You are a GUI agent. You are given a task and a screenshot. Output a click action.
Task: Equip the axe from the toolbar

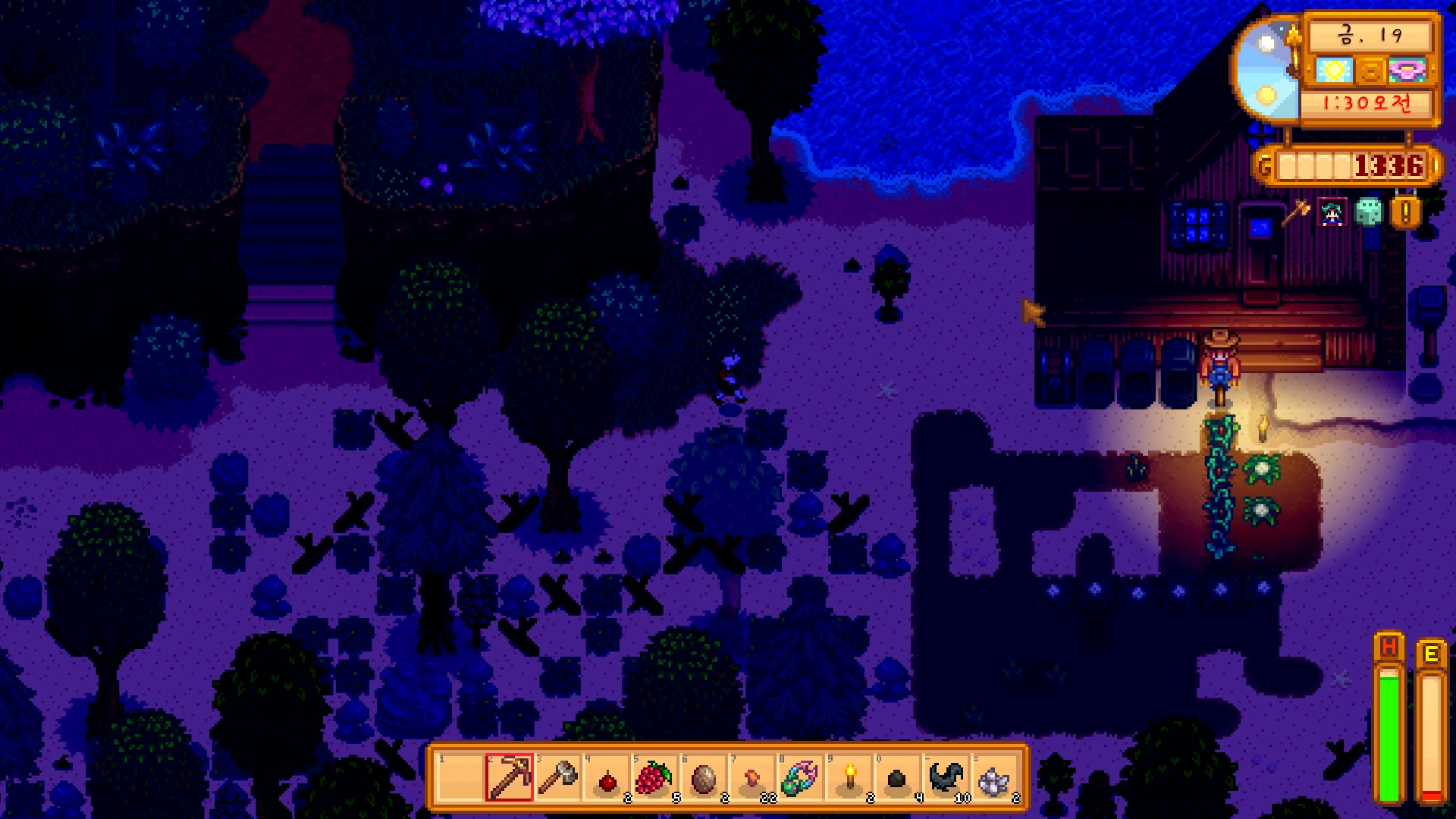point(558,777)
